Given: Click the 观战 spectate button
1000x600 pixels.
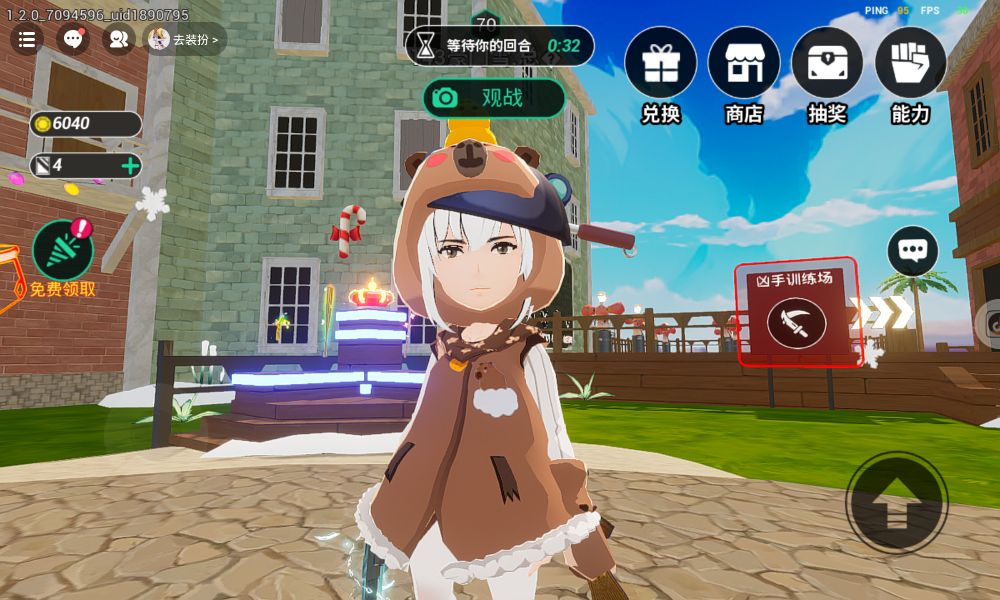Looking at the screenshot, I should (x=494, y=98).
